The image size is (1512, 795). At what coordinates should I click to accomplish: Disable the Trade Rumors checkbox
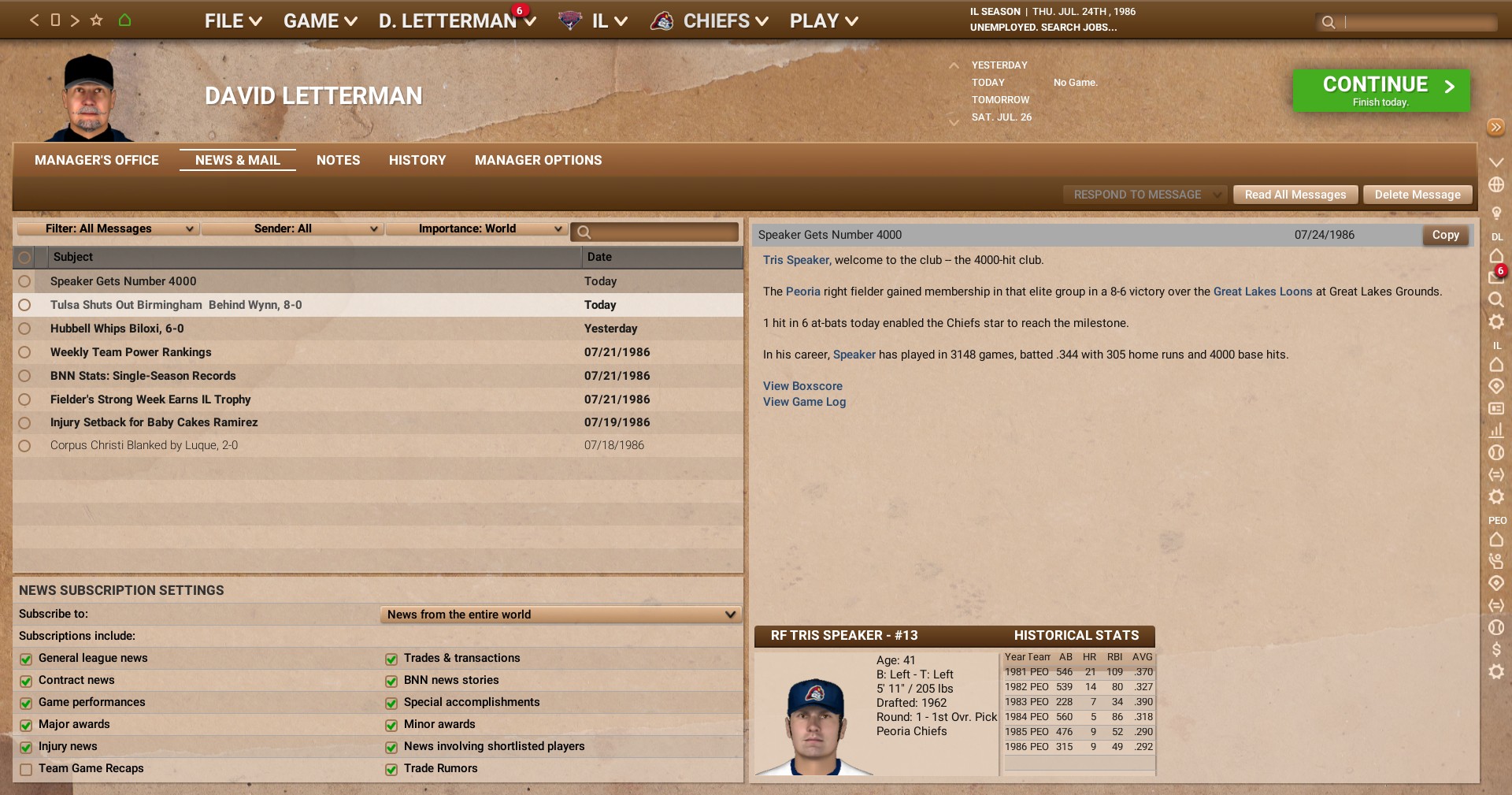391,769
